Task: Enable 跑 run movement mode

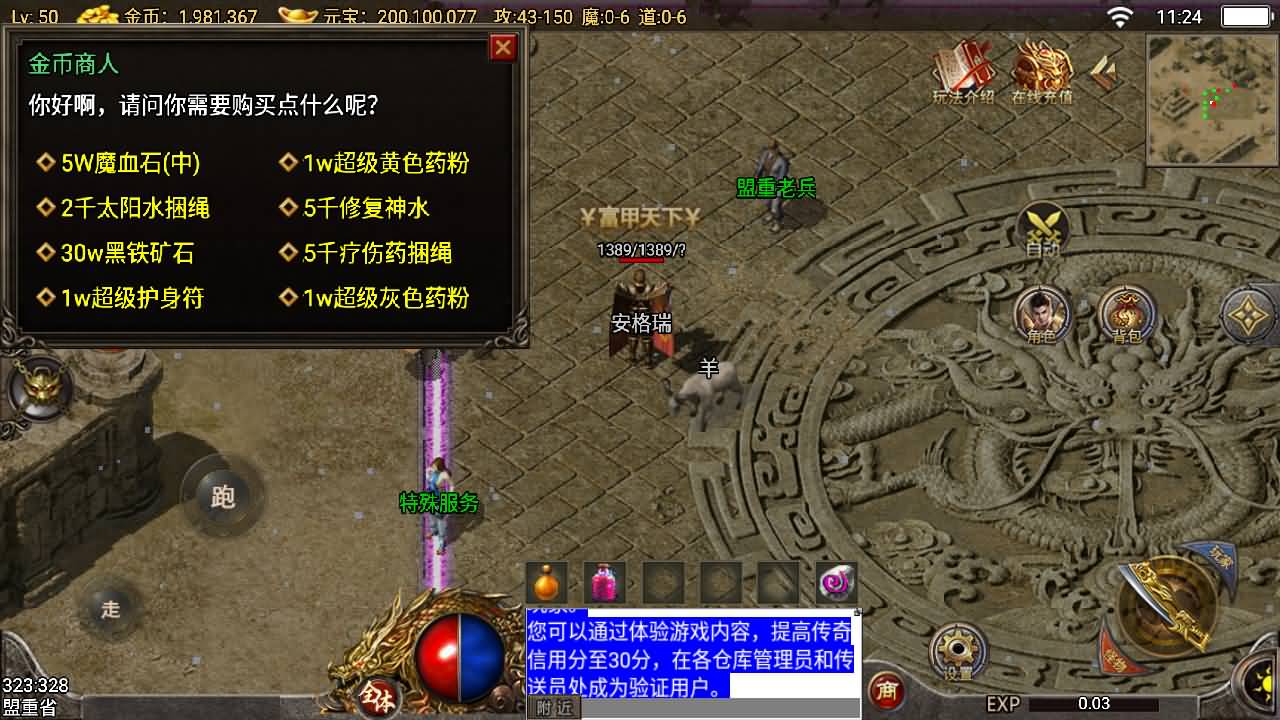Action: tap(222, 497)
